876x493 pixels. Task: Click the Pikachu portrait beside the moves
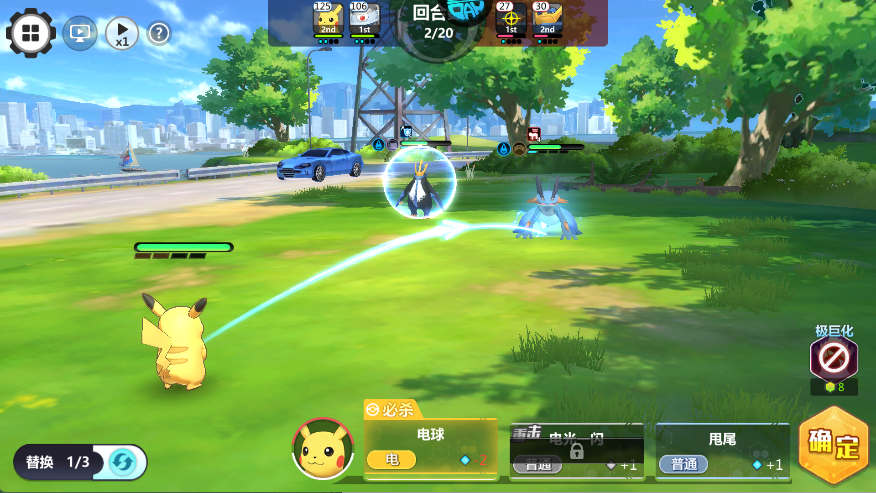[322, 448]
